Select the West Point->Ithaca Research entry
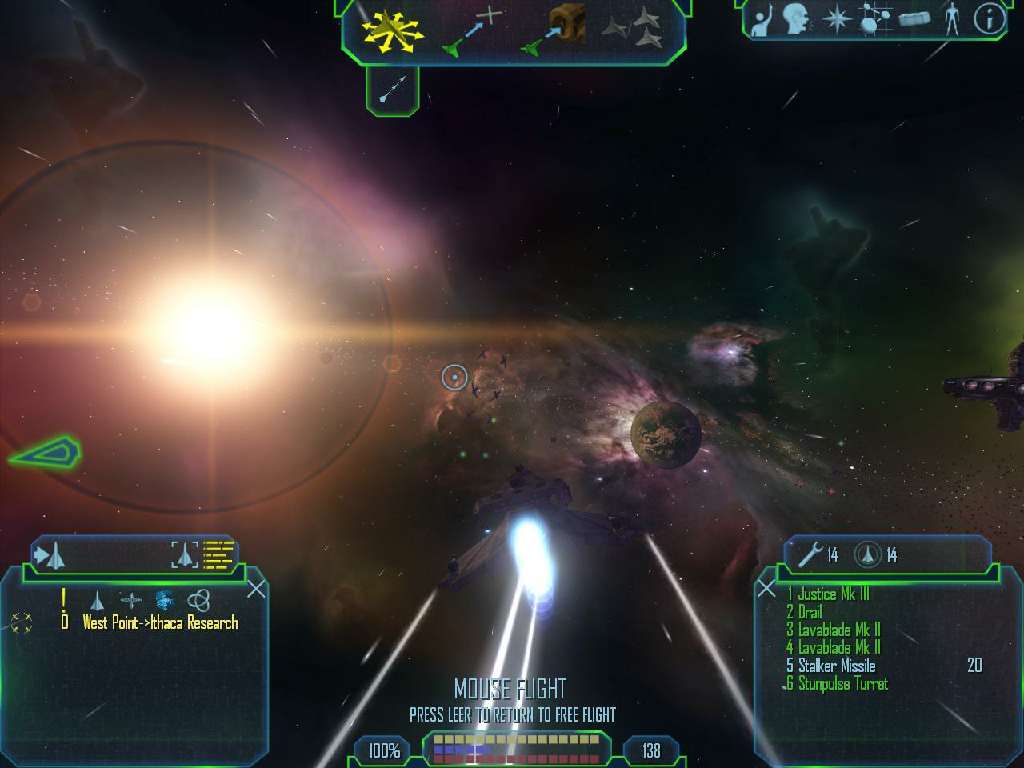1024x768 pixels. pos(160,622)
